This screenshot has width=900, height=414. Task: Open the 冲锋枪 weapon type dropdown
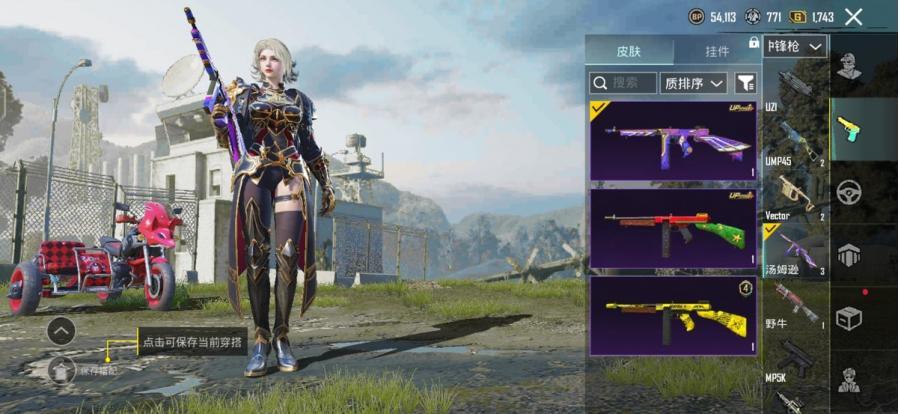(796, 46)
